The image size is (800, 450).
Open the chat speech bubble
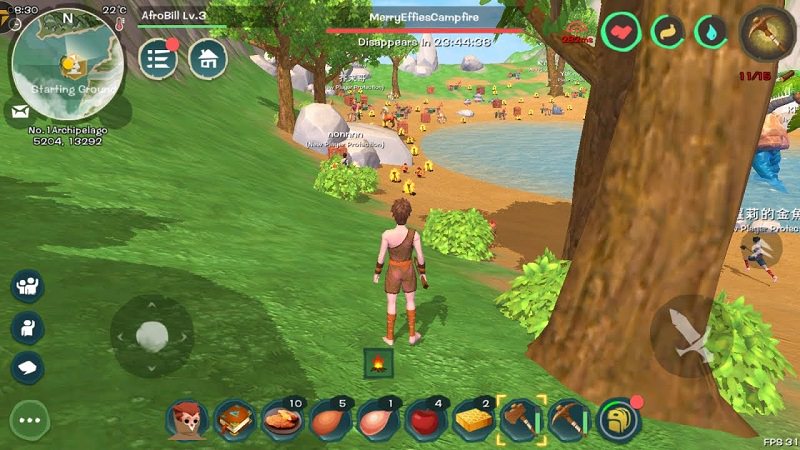(27, 367)
